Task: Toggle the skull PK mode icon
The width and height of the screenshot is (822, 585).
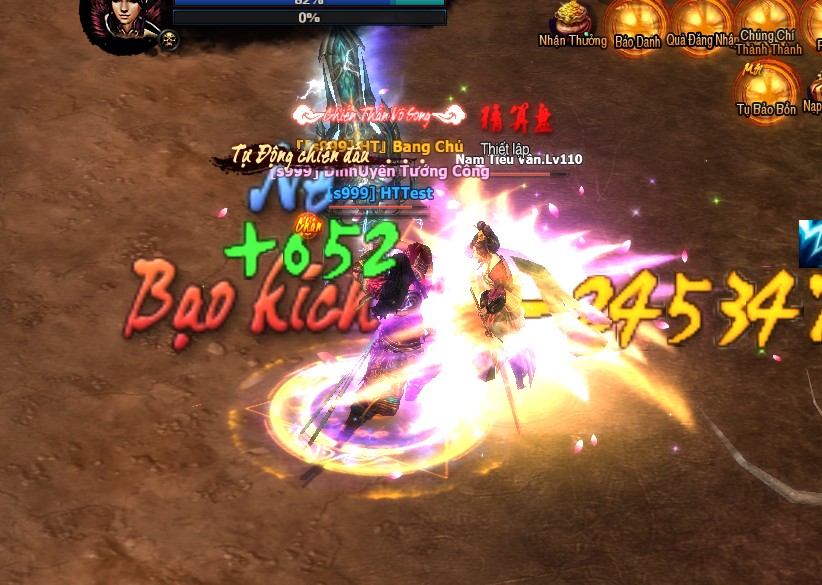Action: point(169,40)
